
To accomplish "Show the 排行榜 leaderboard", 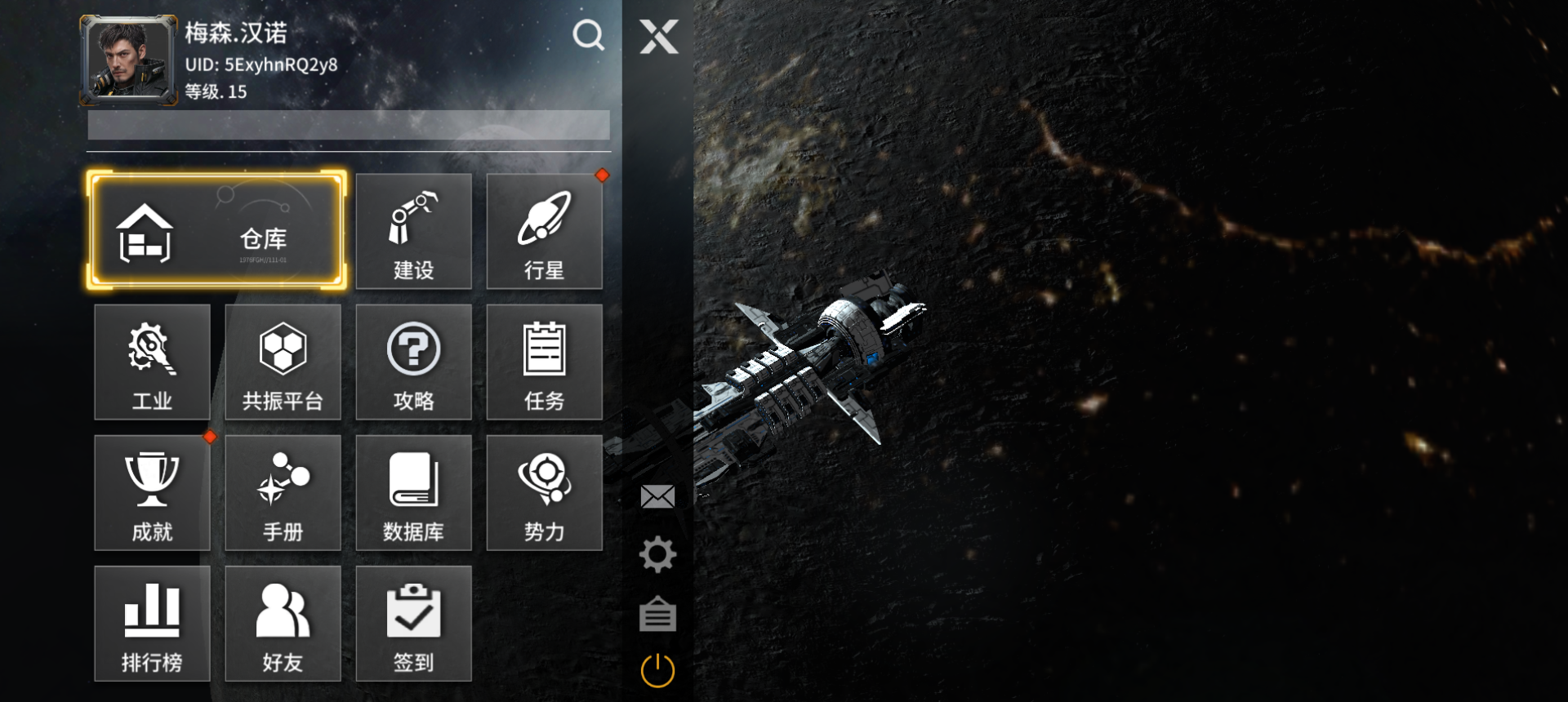I will pos(152,624).
